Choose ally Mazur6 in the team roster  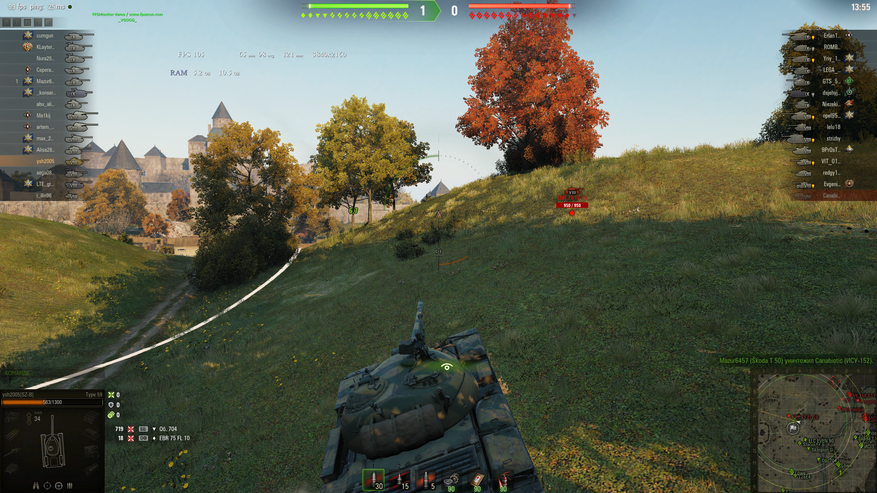click(45, 81)
